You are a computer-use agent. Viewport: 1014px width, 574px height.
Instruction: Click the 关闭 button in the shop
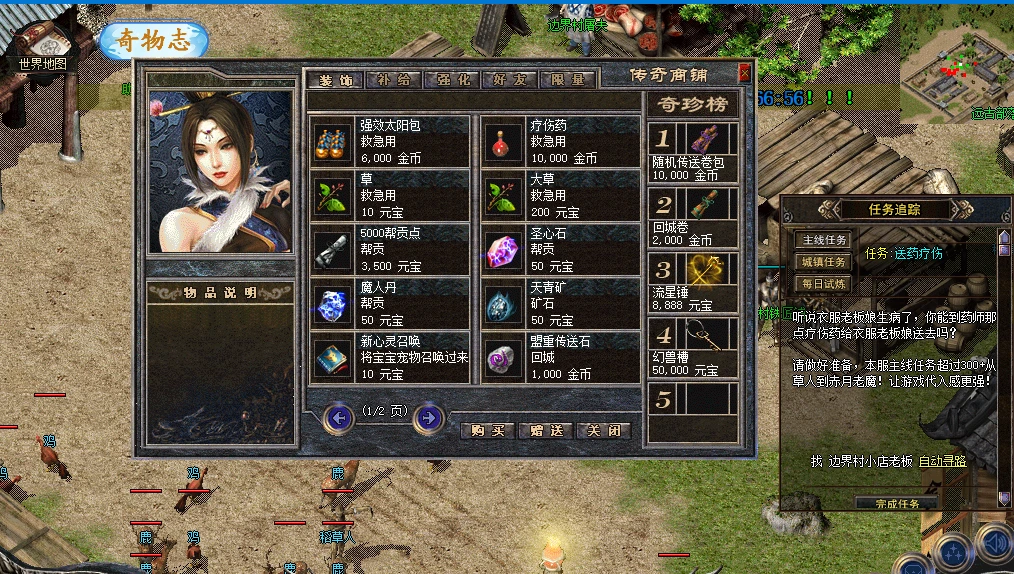pos(605,430)
